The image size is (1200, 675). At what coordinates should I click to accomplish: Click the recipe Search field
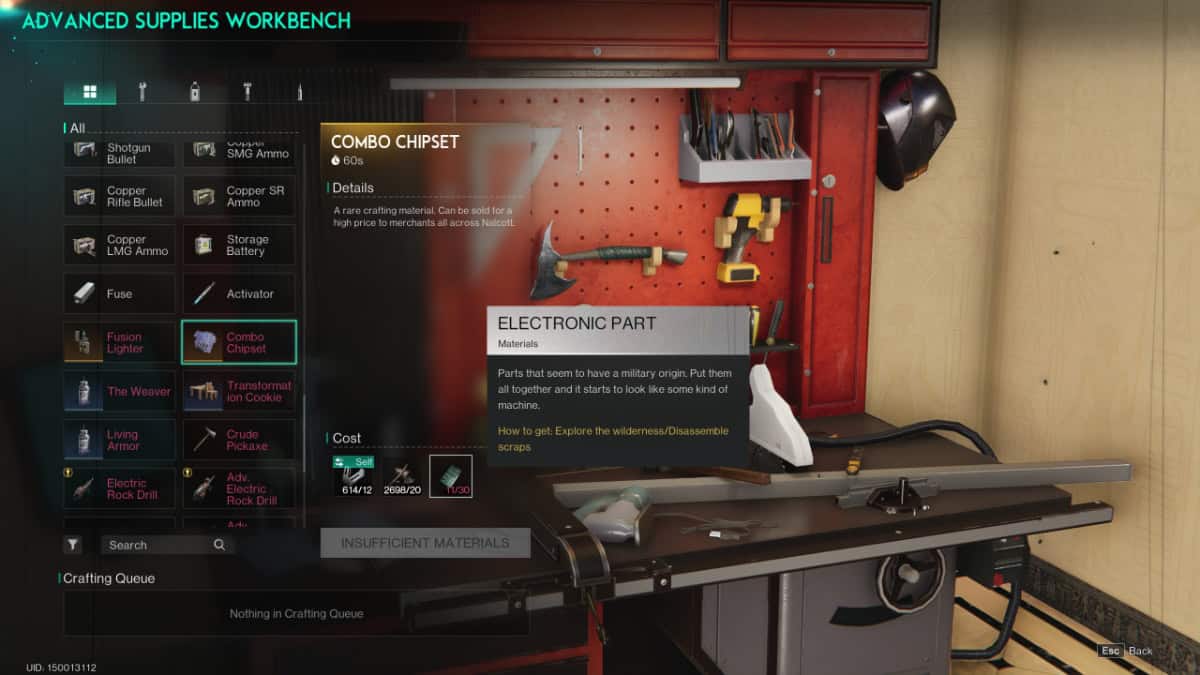point(160,545)
